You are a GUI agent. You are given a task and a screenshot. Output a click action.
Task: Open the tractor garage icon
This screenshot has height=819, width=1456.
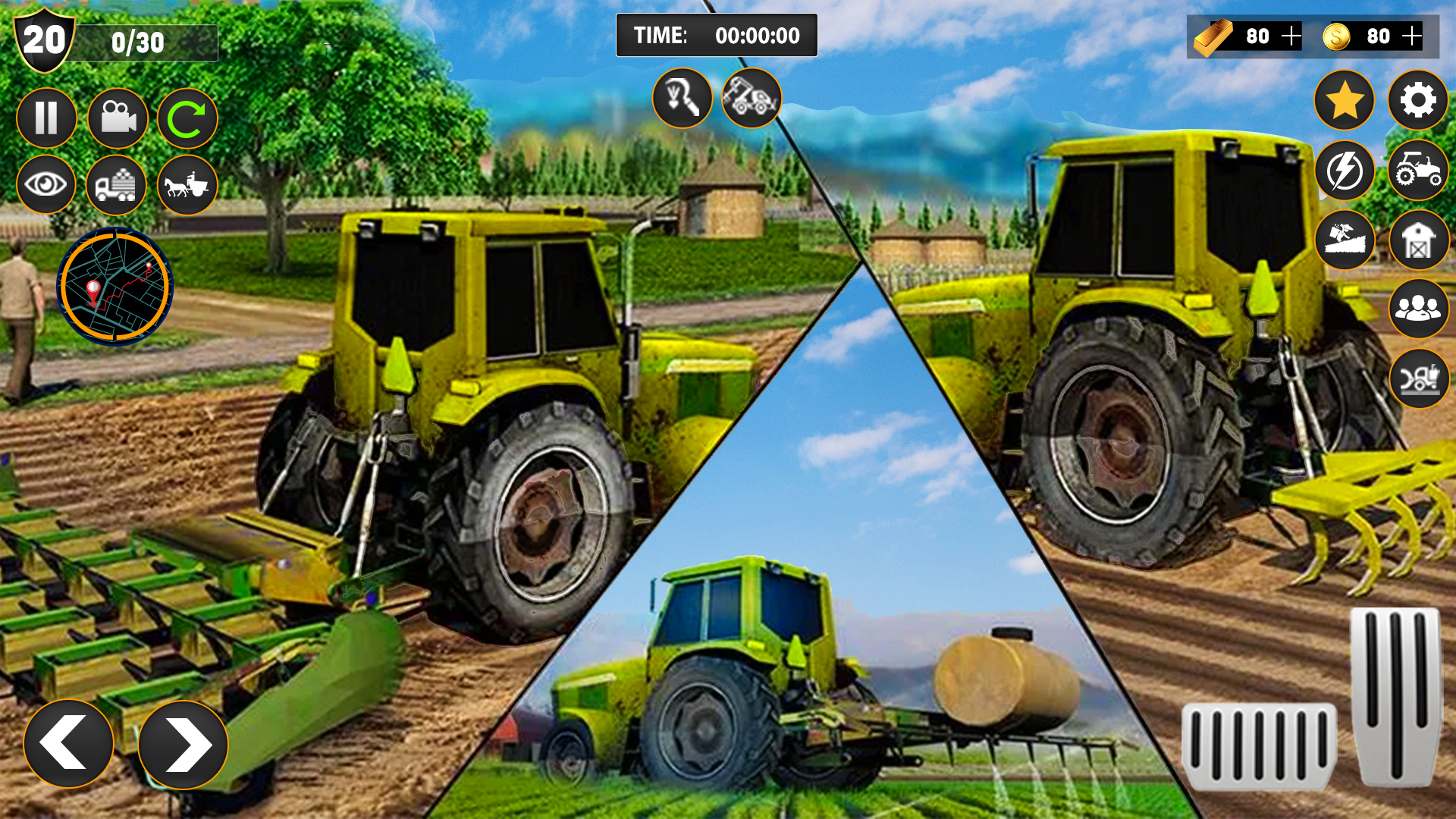pos(1418,173)
